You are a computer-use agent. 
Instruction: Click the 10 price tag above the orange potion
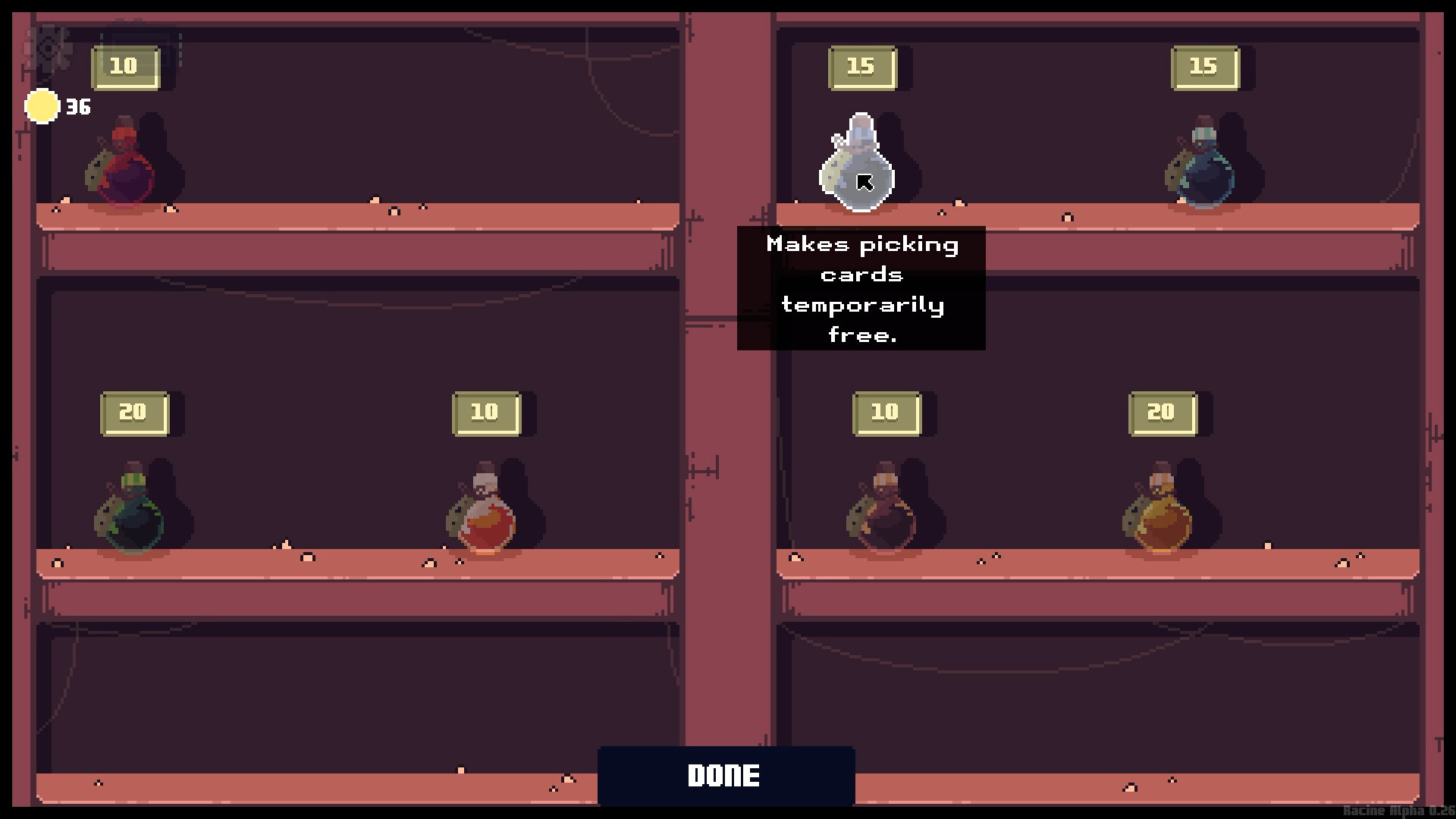point(485,412)
